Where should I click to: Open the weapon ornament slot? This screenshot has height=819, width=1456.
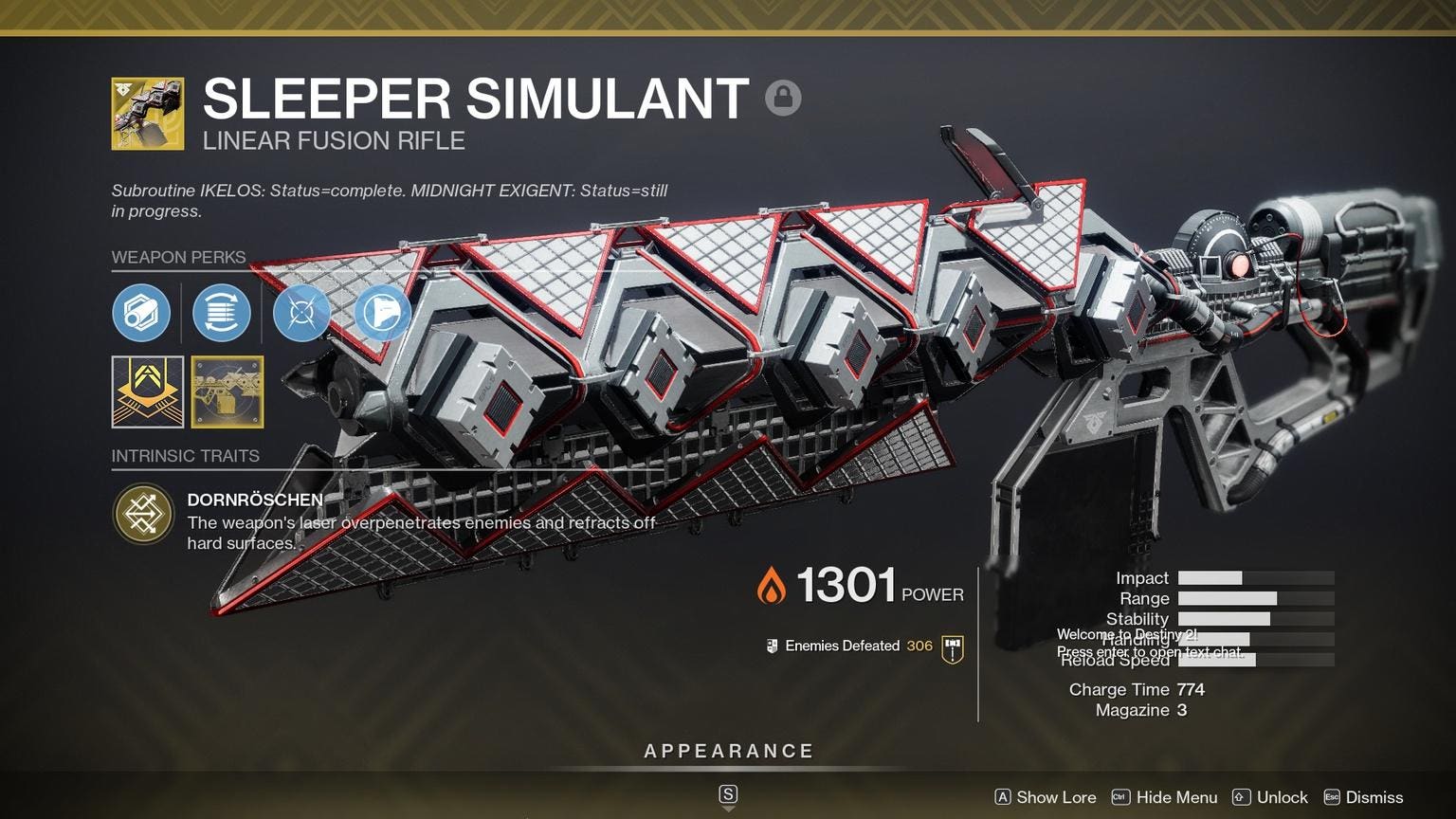point(227,391)
